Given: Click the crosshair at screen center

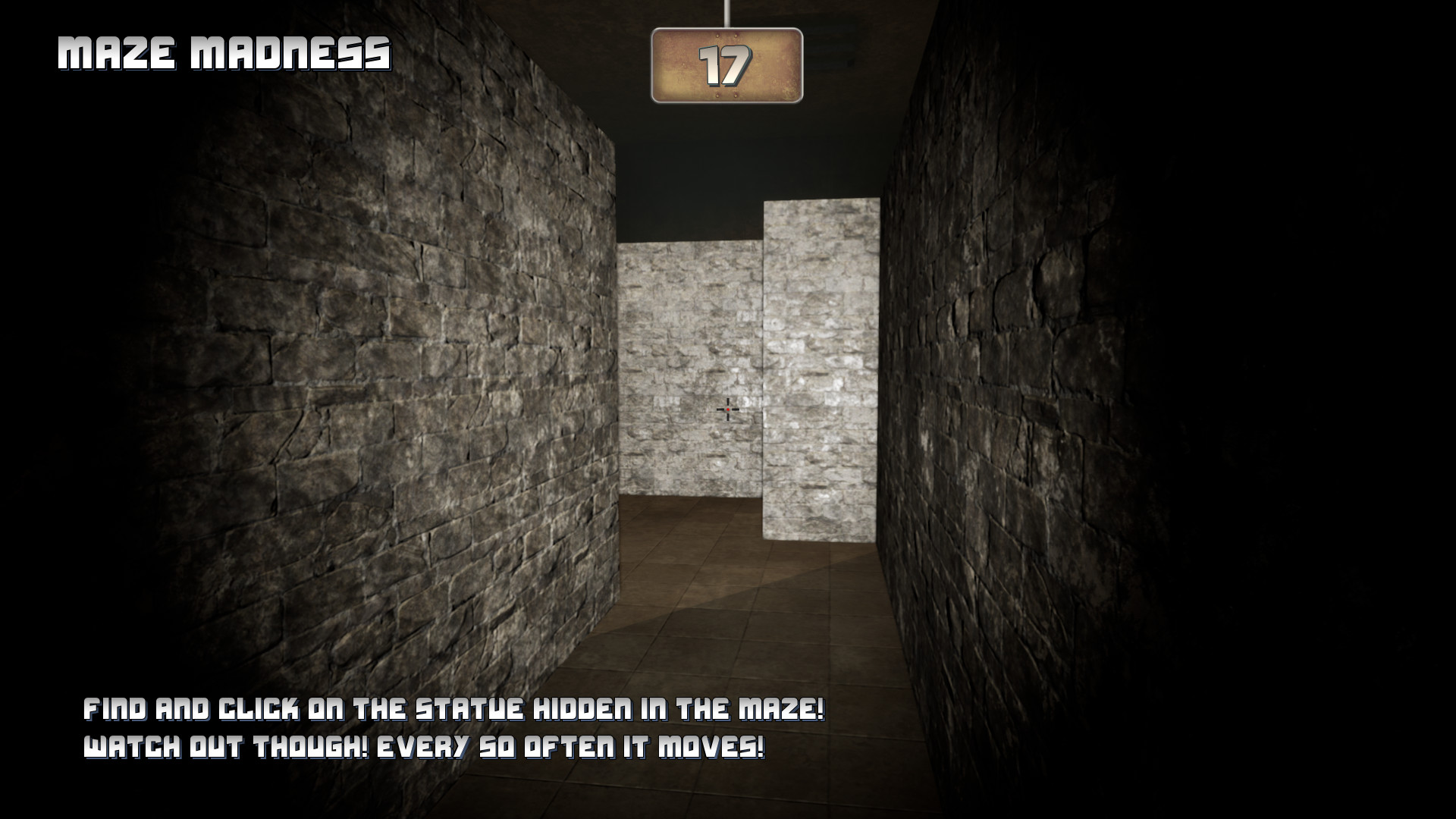Looking at the screenshot, I should 726,409.
